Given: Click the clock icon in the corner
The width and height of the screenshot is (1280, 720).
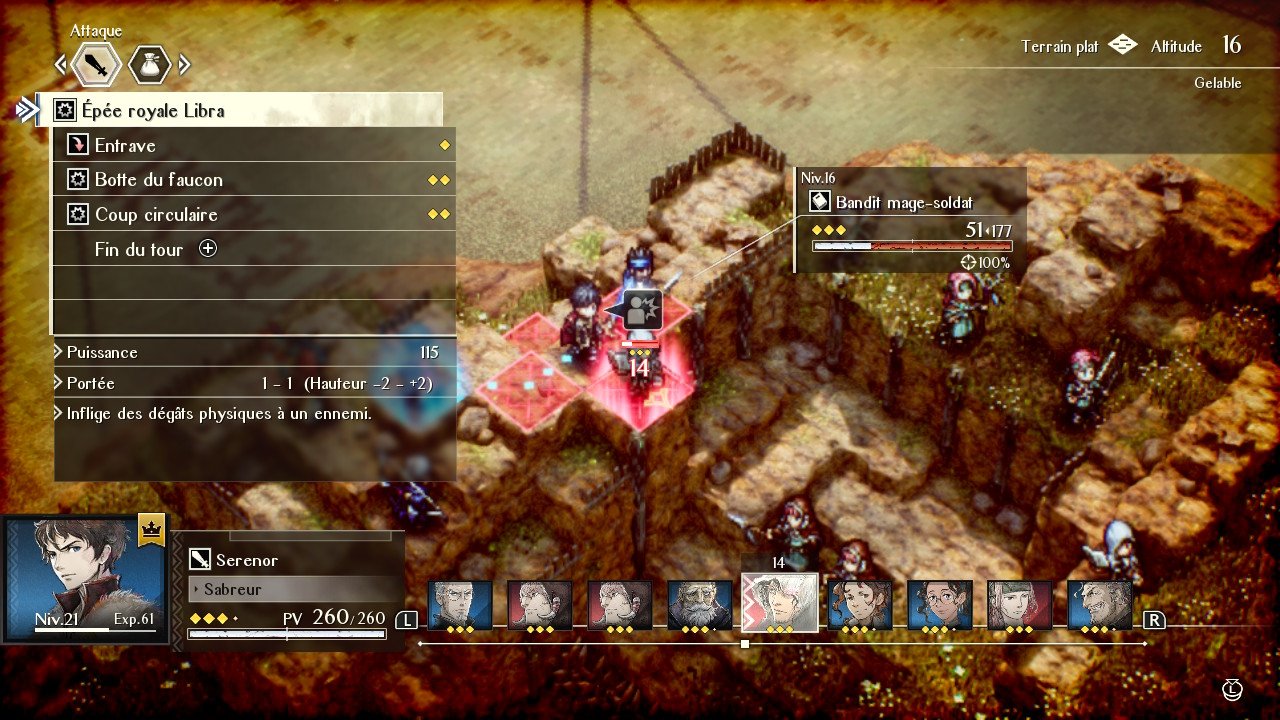Looking at the screenshot, I should [x=1233, y=689].
